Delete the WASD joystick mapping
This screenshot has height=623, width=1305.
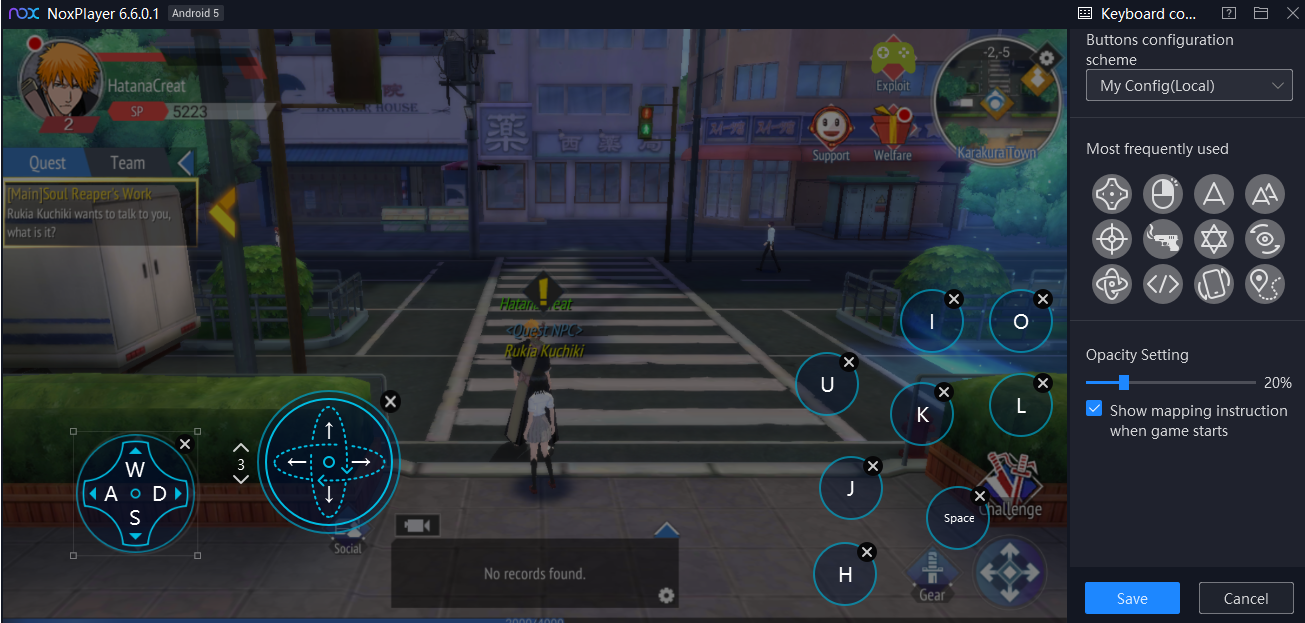click(x=184, y=444)
